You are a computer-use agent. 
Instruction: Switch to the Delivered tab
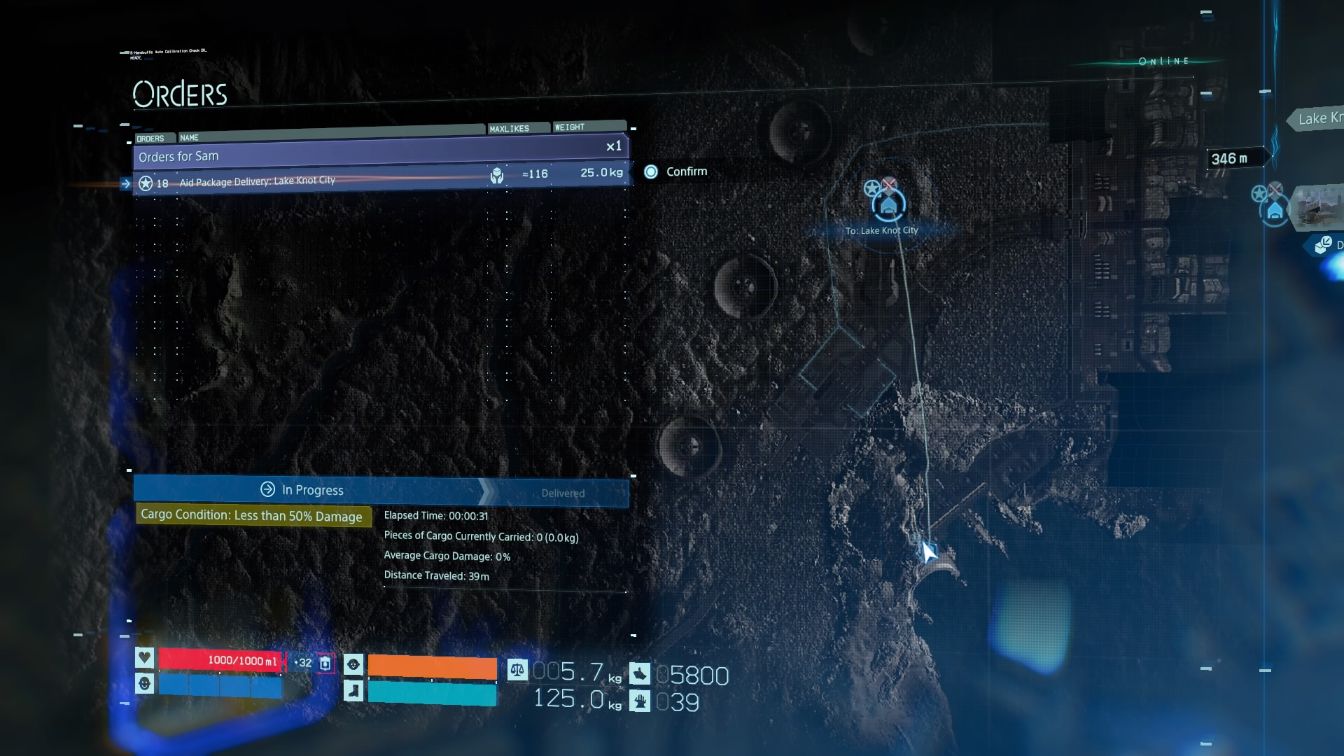(x=562, y=493)
